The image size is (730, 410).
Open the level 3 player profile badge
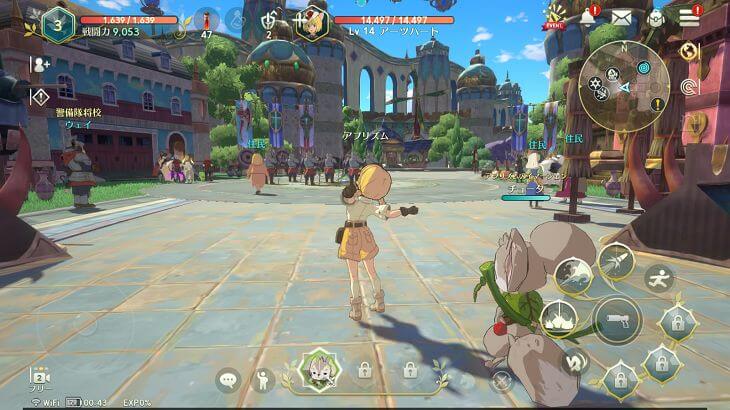[58, 25]
